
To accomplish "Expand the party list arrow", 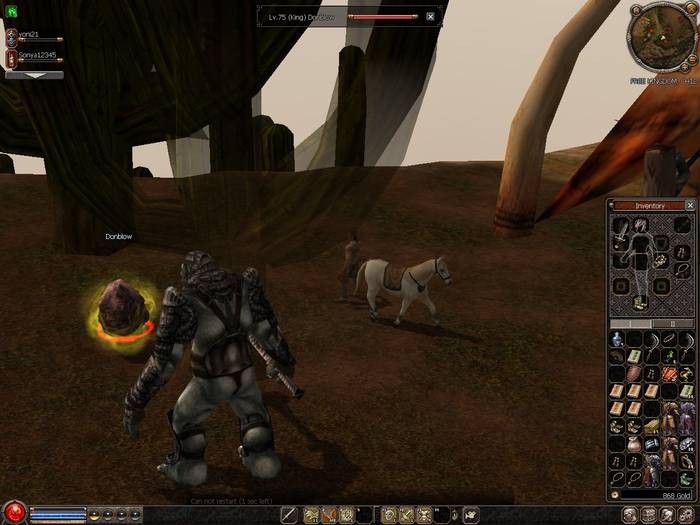I will tap(33, 75).
